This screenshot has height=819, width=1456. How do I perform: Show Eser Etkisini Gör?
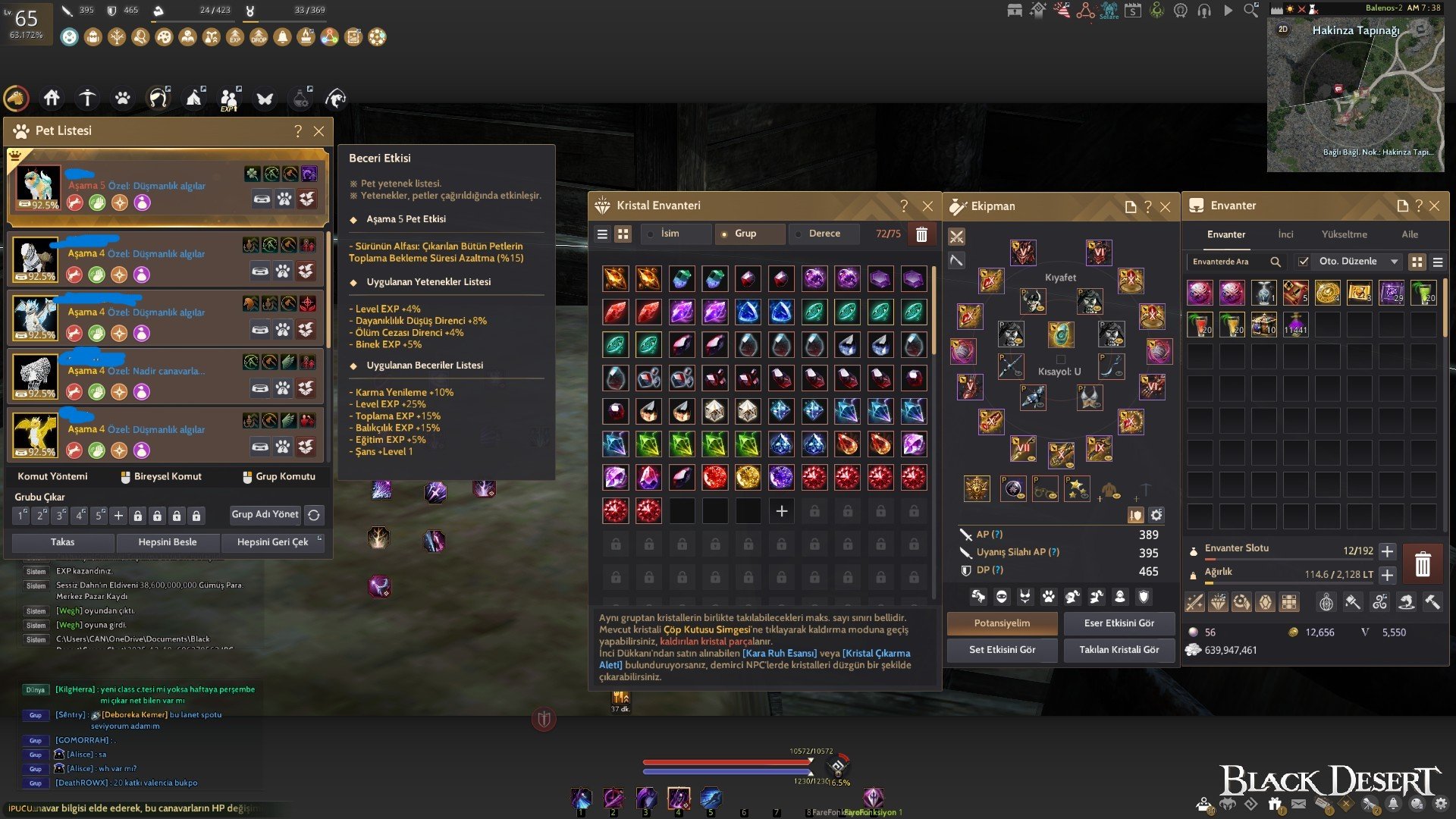pyautogui.click(x=1119, y=623)
